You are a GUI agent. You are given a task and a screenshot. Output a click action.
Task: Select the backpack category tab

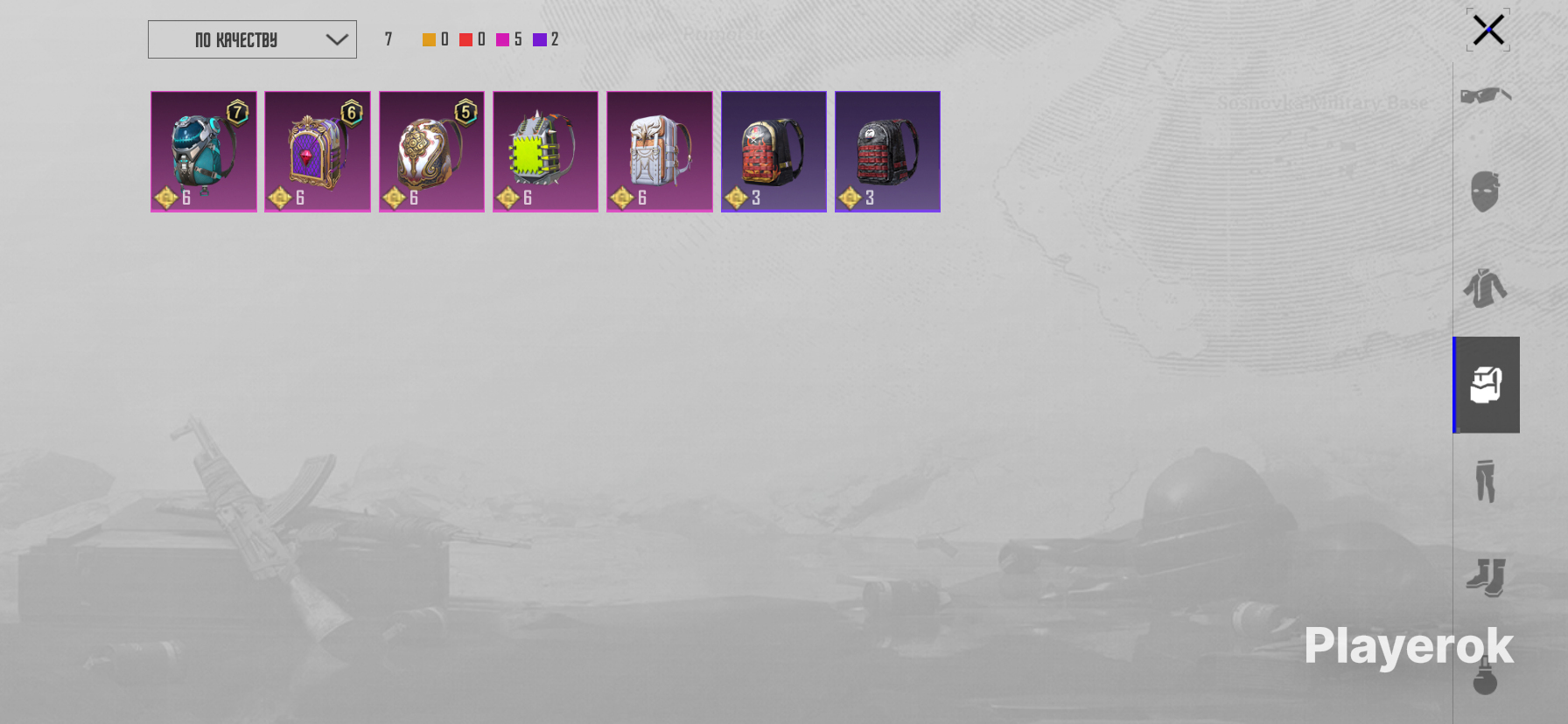[x=1486, y=385]
